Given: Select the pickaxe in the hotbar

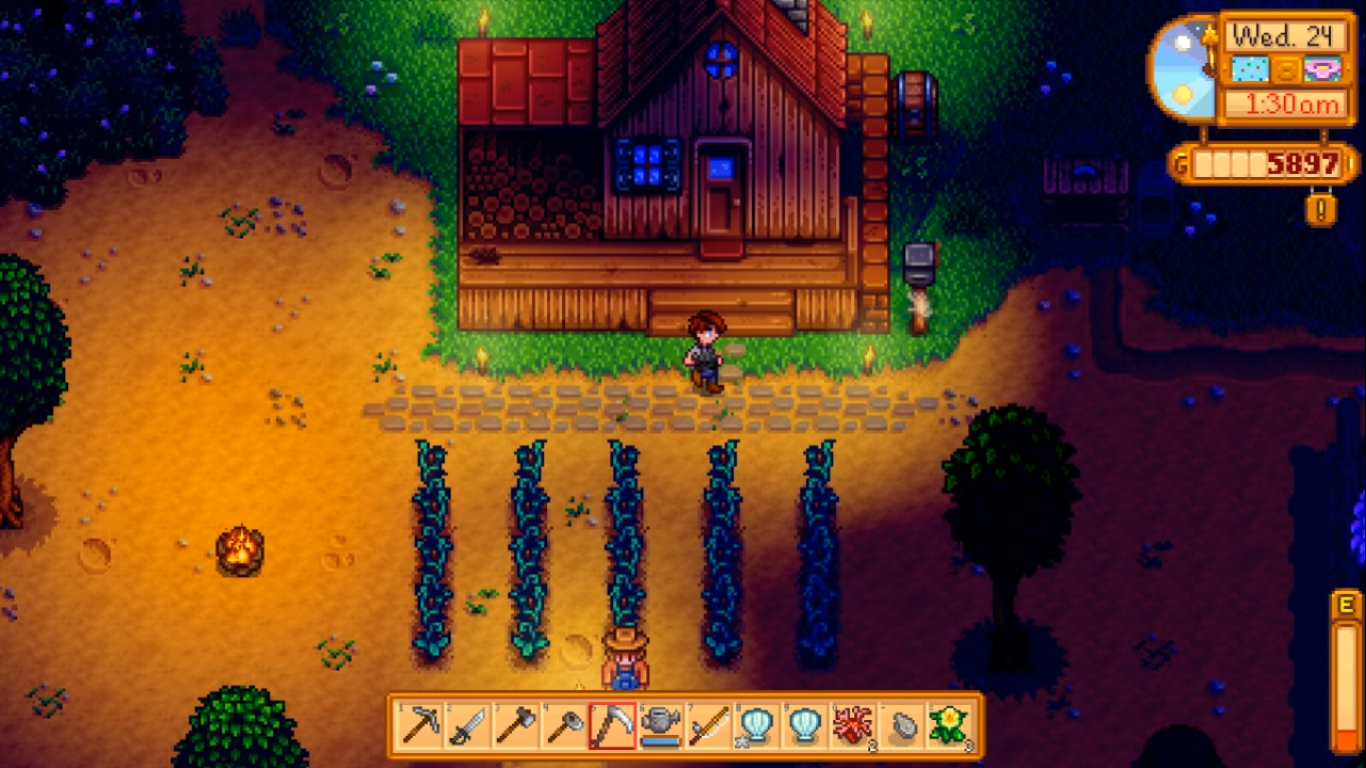Looking at the screenshot, I should click(x=419, y=725).
